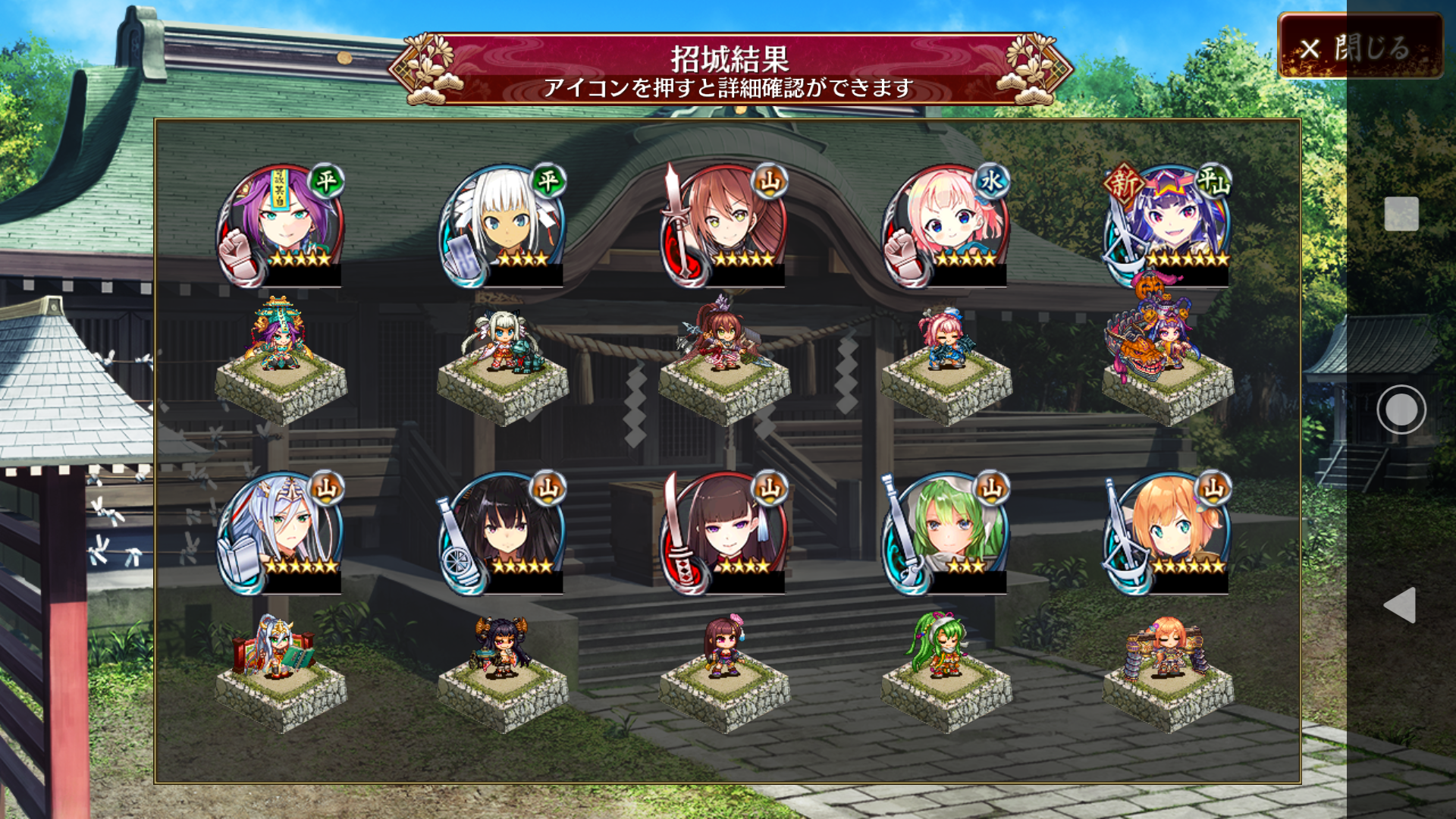Tap the pink-haired water-type character icon
Screen dimensions: 1456x819
coord(946,225)
